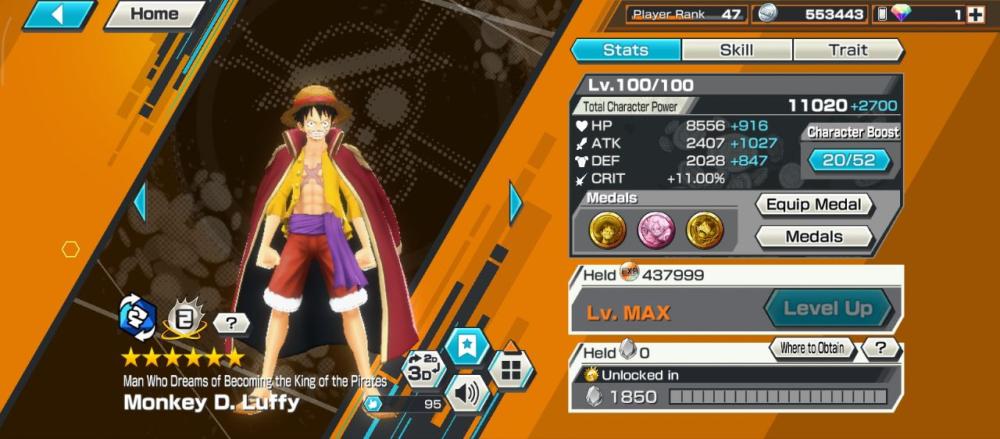This screenshot has width=1000, height=439.
Task: Return to the Home screen
Action: [155, 14]
